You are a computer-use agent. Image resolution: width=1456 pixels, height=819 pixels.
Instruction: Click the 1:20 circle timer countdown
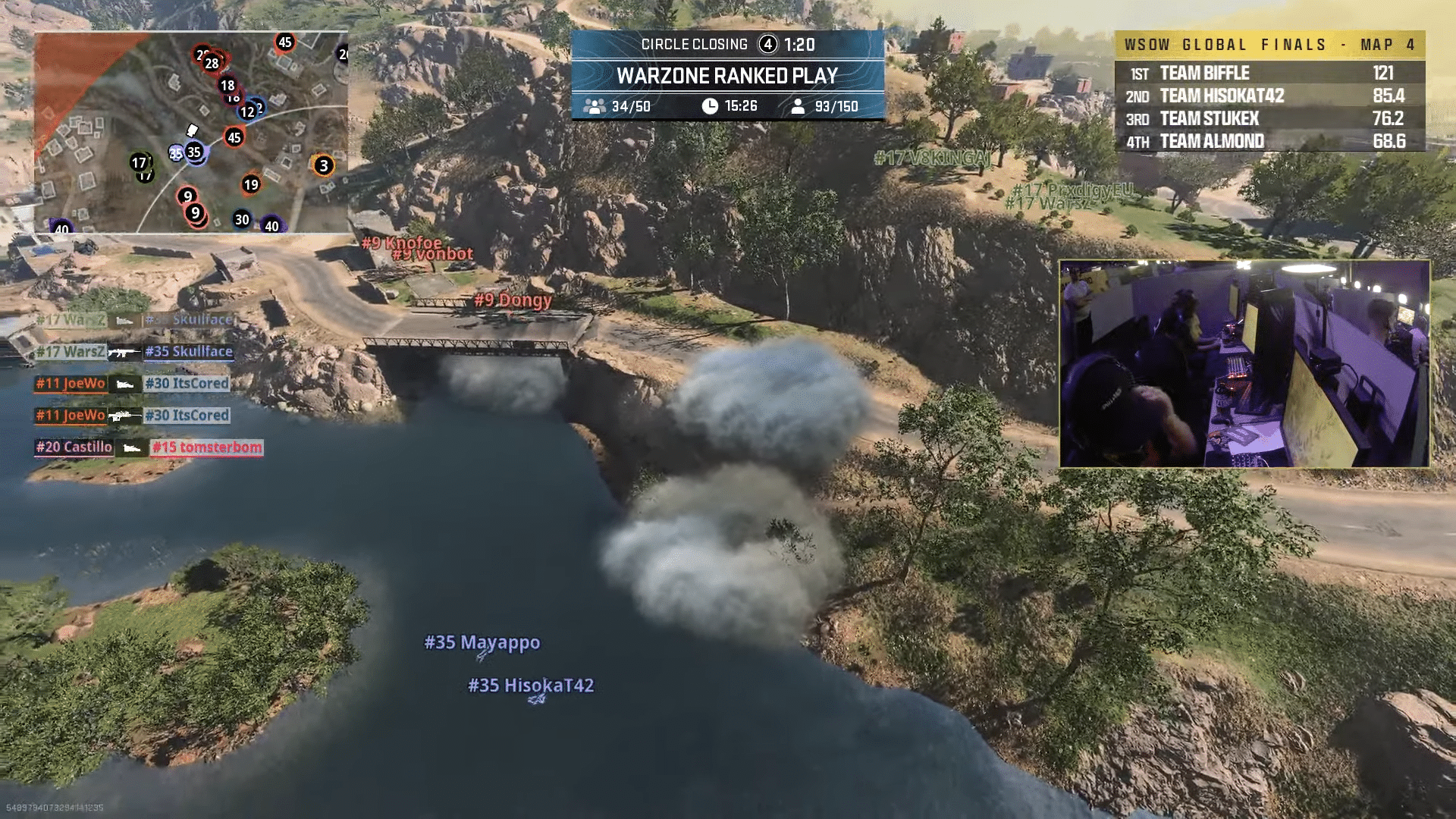pyautogui.click(x=802, y=43)
